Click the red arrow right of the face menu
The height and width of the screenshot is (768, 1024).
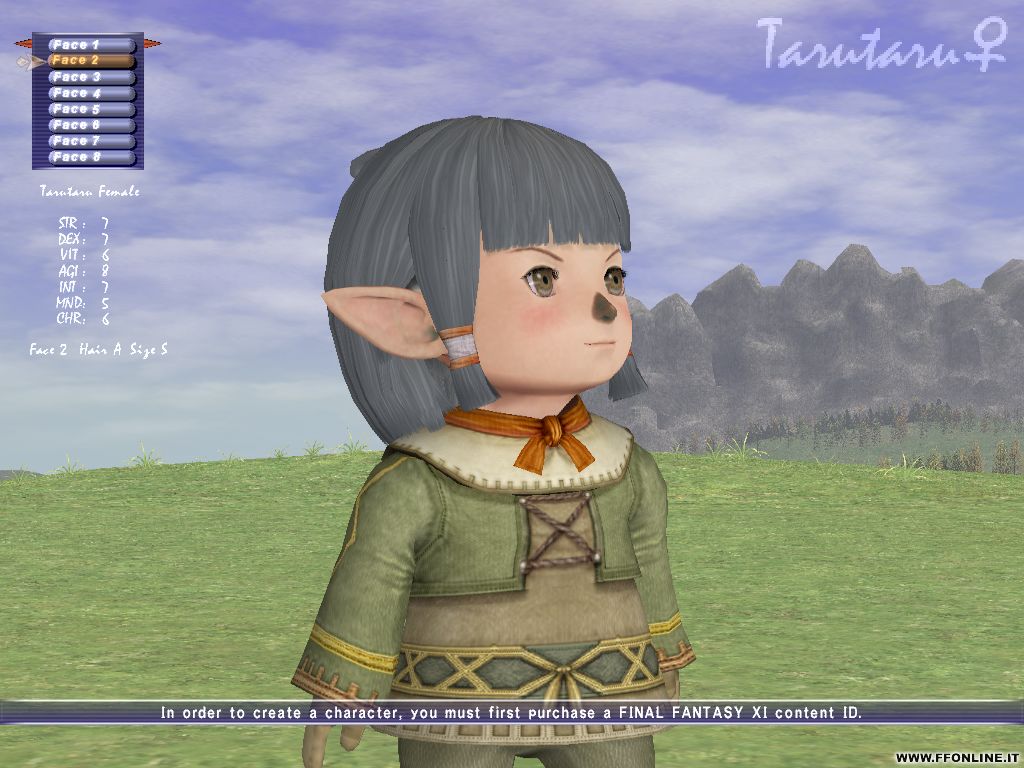click(152, 44)
